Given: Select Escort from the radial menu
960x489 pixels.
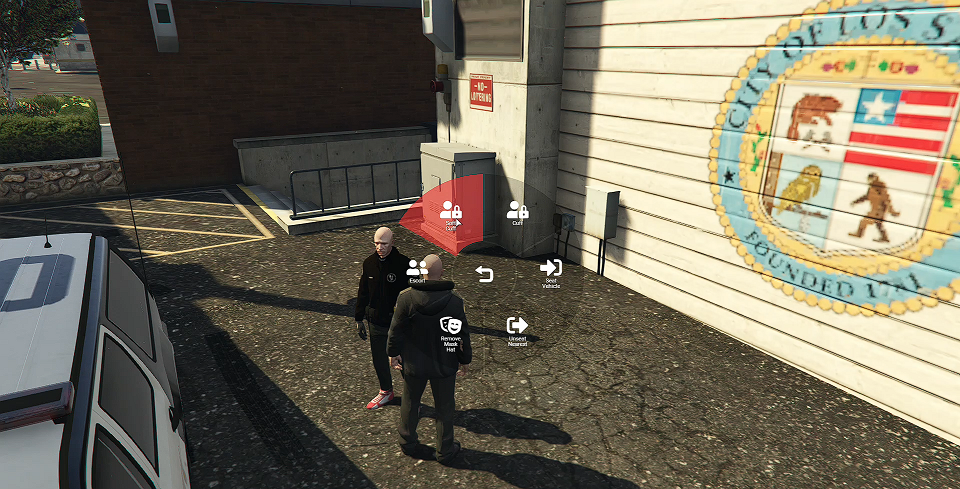Looking at the screenshot, I should (417, 270).
